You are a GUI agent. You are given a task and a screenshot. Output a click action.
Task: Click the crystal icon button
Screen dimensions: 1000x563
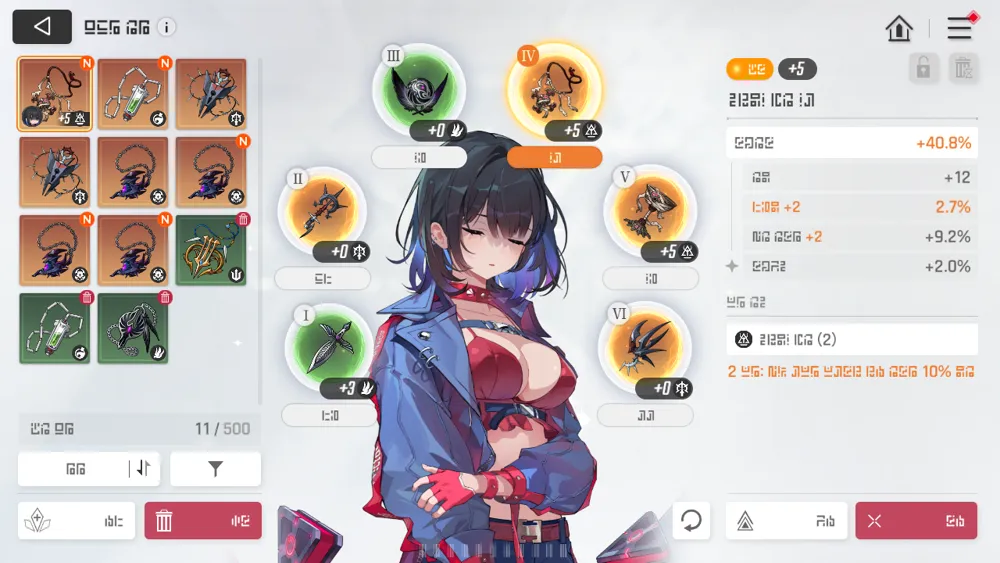click(76, 521)
